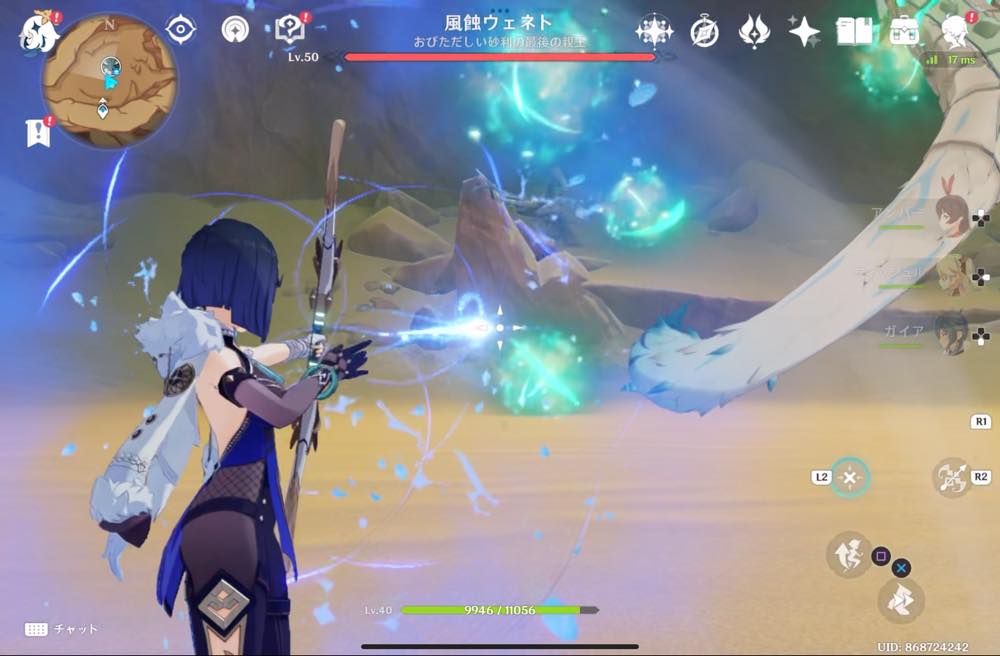The height and width of the screenshot is (656, 1000).
Task: Tap the running-figure sprint button
Action: point(900,602)
